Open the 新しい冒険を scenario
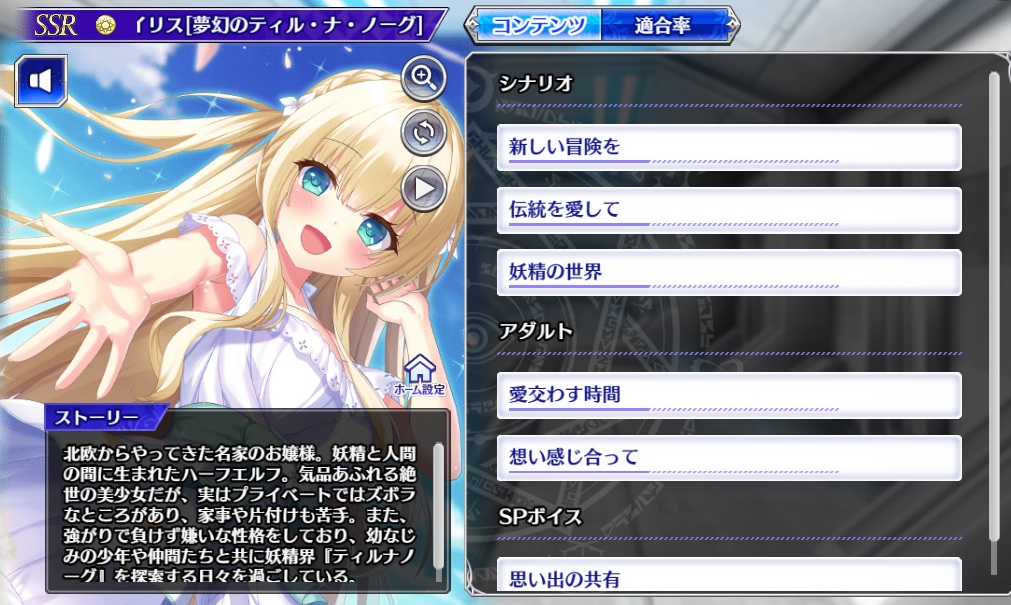1011x605 pixels. pyautogui.click(x=728, y=147)
